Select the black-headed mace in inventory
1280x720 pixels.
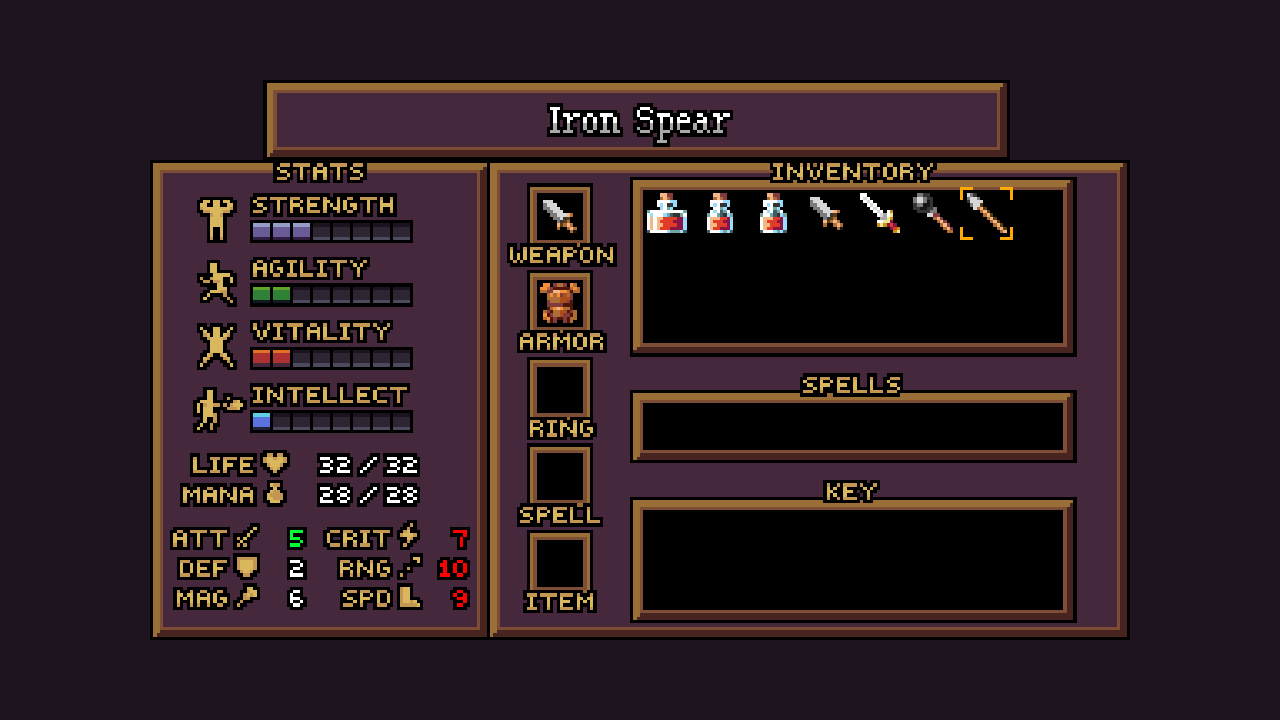coord(932,213)
